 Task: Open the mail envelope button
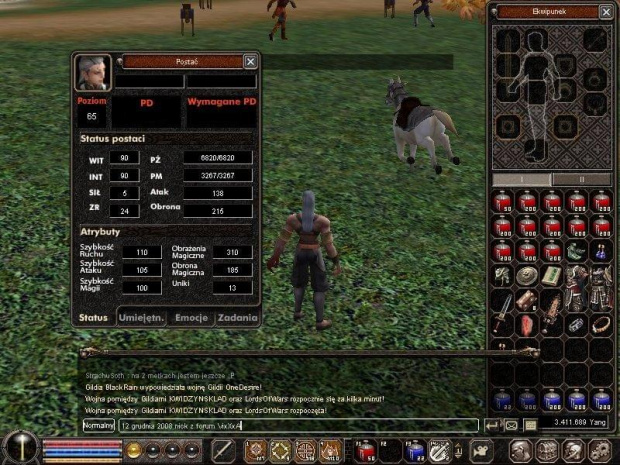pos(511,425)
